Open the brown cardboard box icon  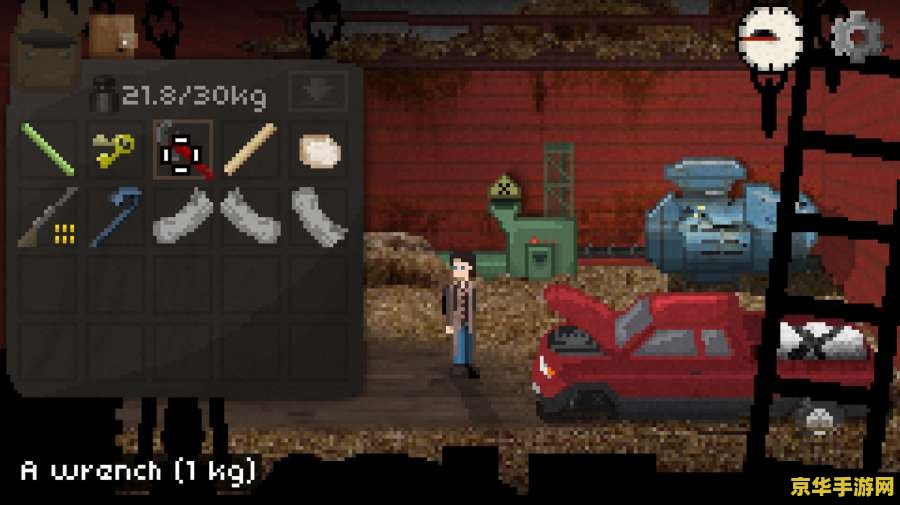[112, 34]
